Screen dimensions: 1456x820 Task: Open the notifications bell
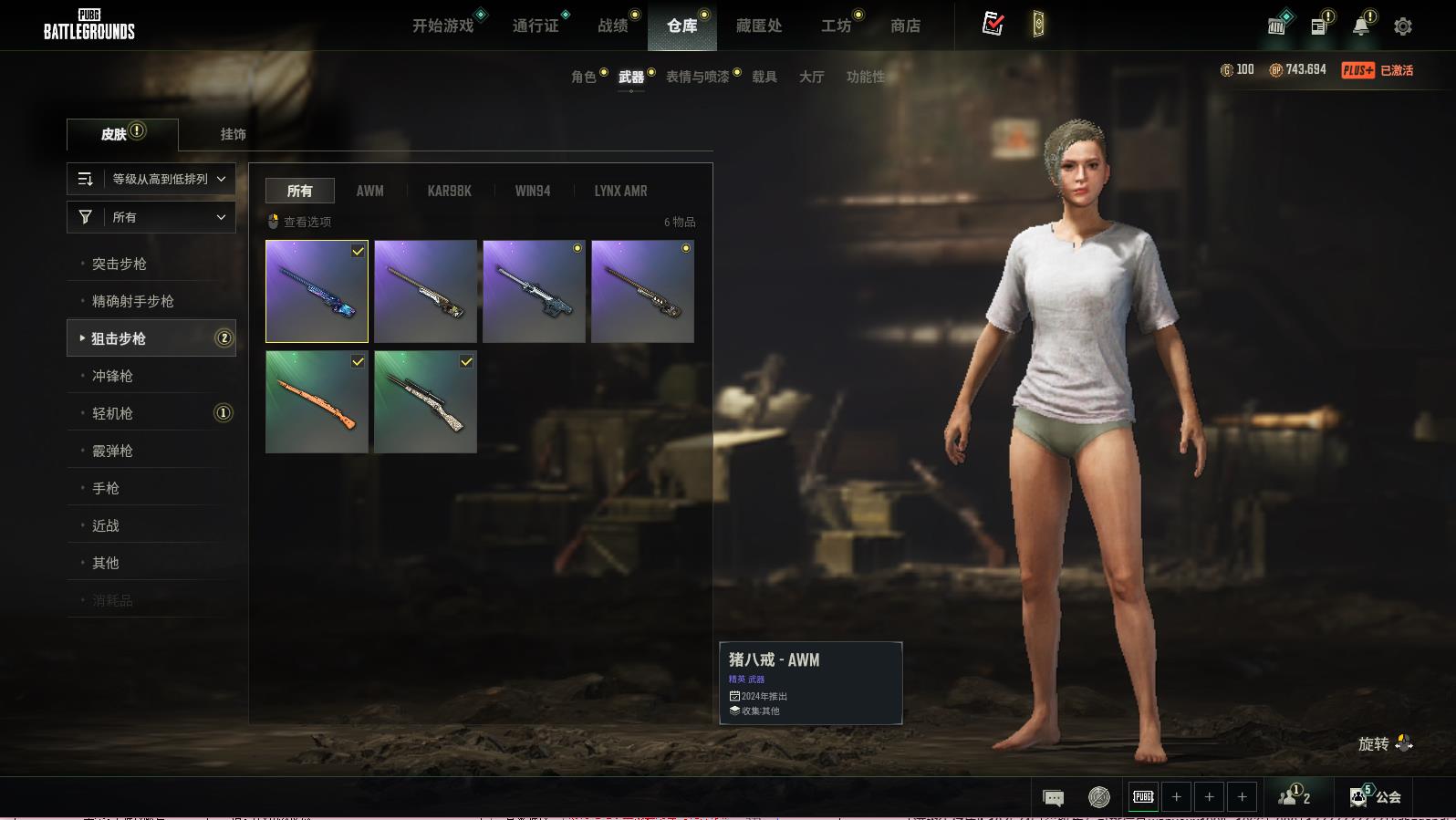[1360, 26]
